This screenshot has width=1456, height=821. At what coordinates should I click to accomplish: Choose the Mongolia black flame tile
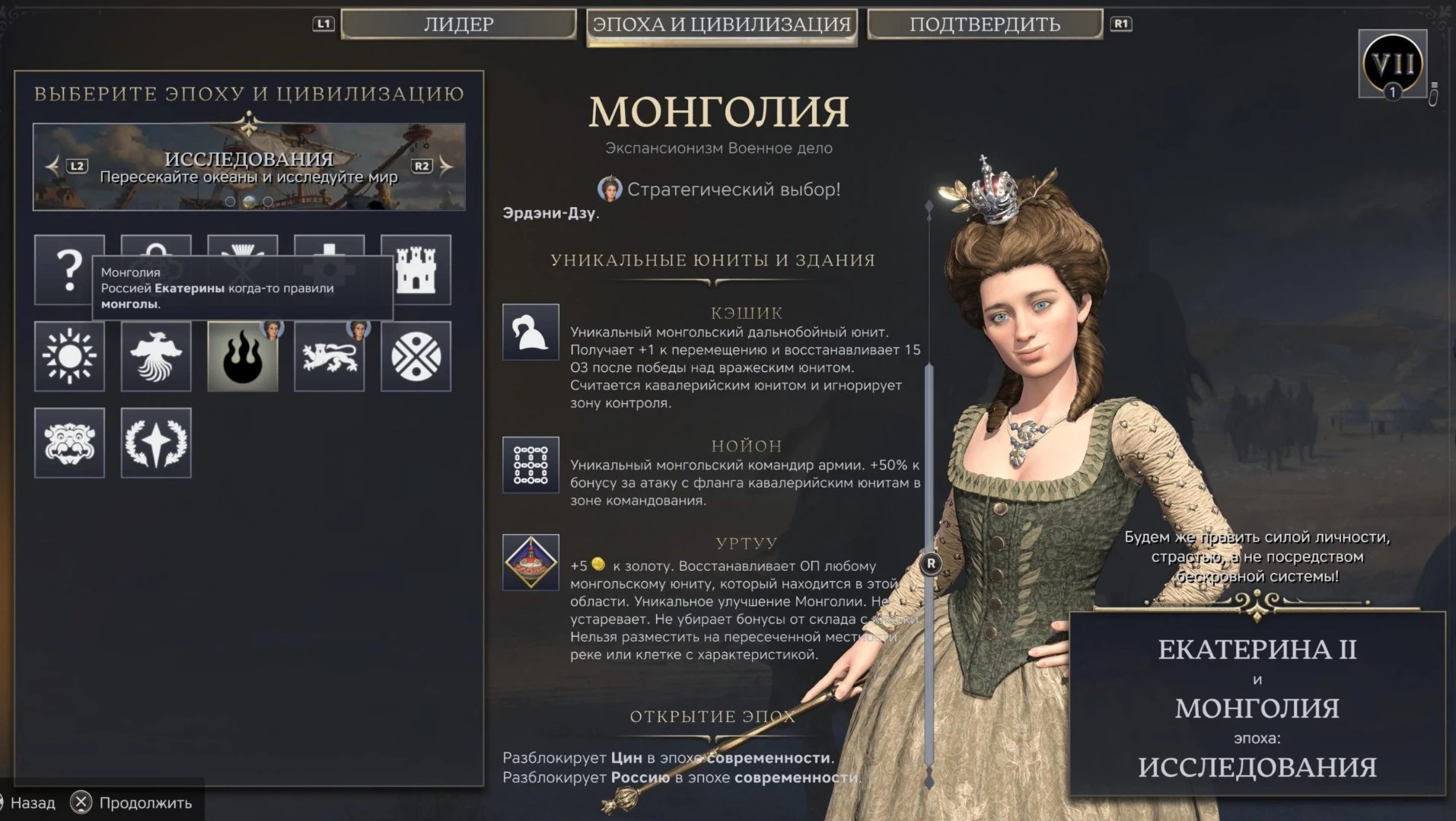pos(243,356)
